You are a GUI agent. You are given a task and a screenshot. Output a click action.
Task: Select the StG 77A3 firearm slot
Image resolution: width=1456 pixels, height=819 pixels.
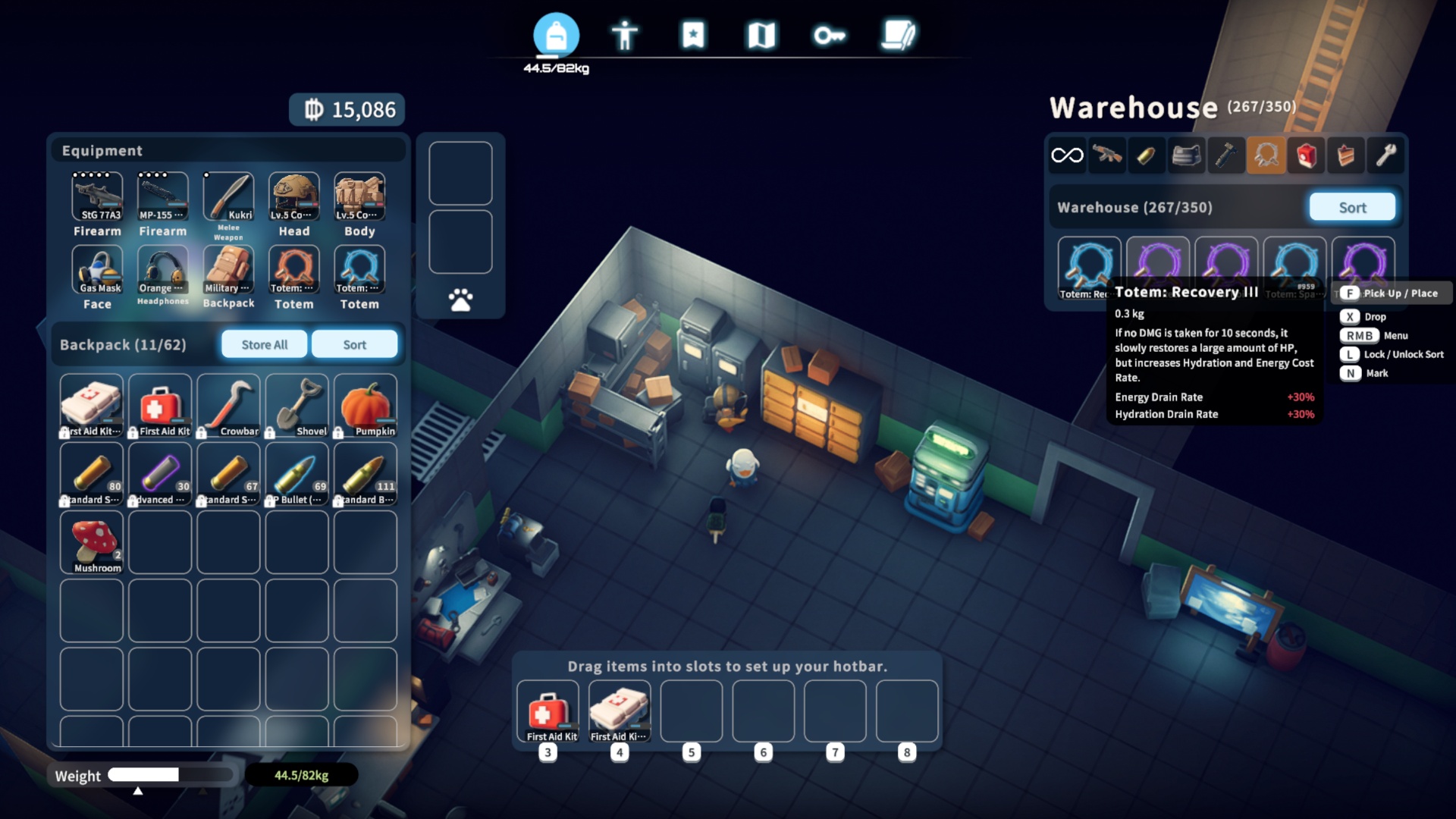[97, 197]
